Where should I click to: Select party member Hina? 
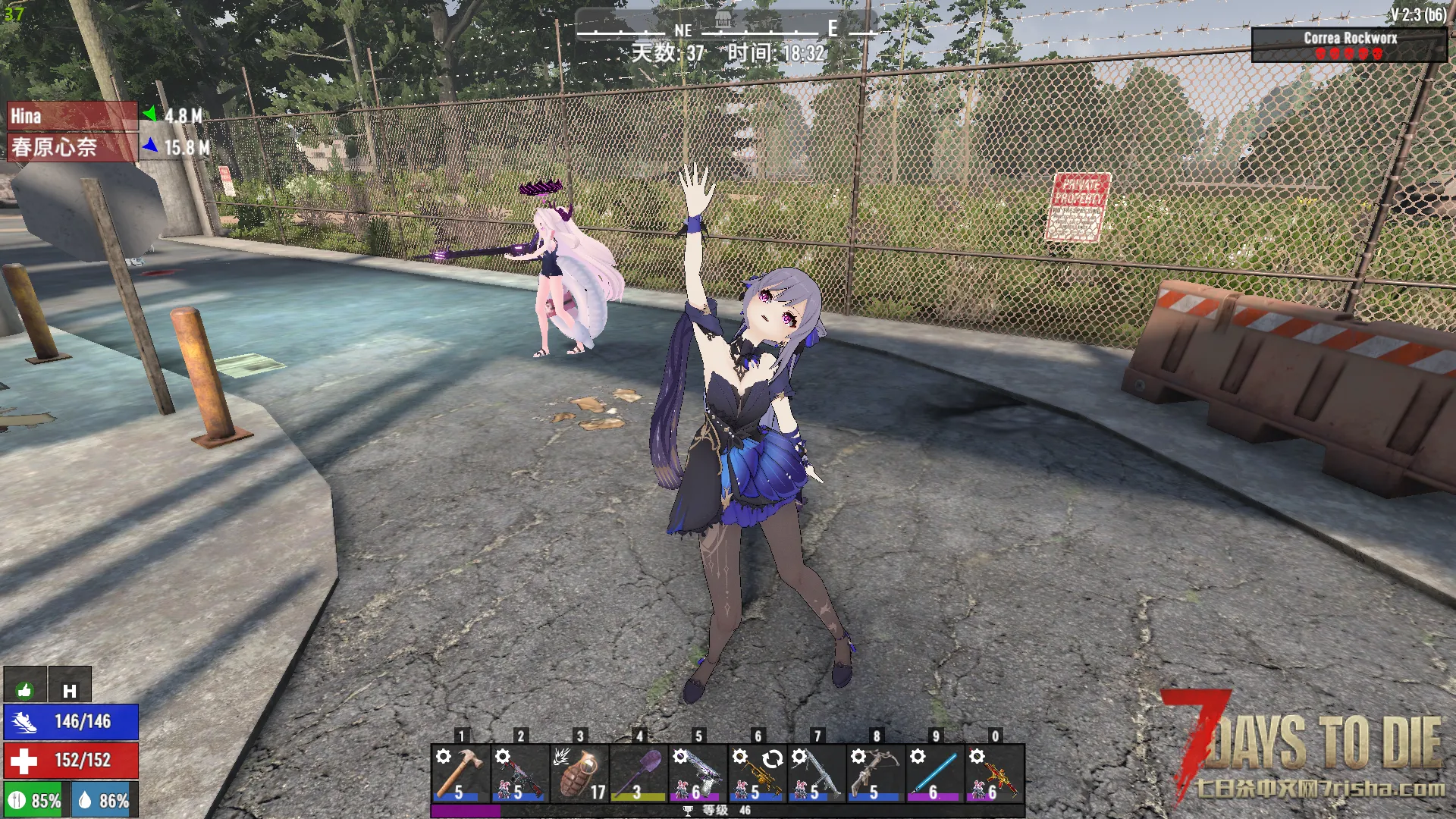pos(72,116)
